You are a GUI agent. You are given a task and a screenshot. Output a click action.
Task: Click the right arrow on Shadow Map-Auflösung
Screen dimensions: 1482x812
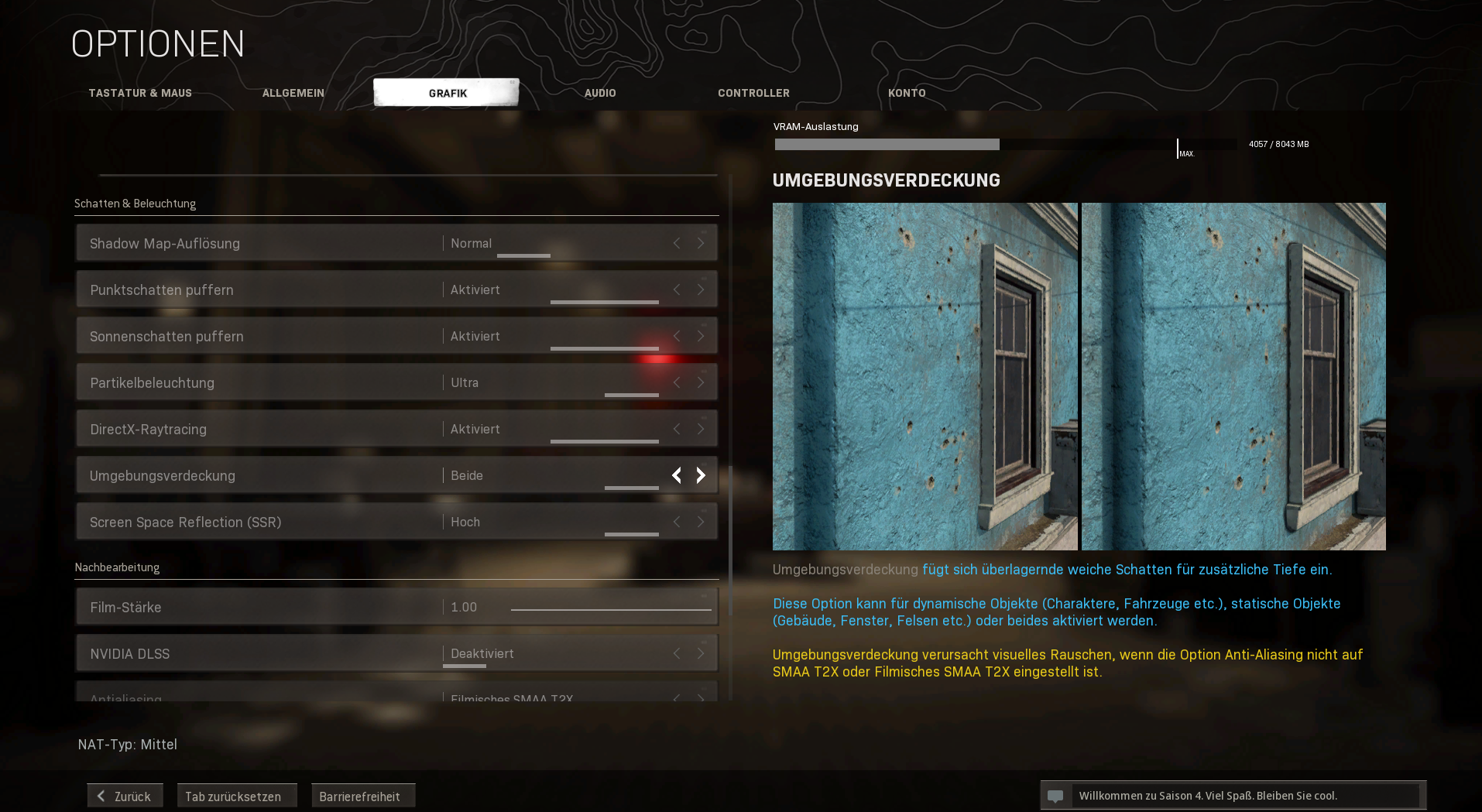[x=701, y=242]
